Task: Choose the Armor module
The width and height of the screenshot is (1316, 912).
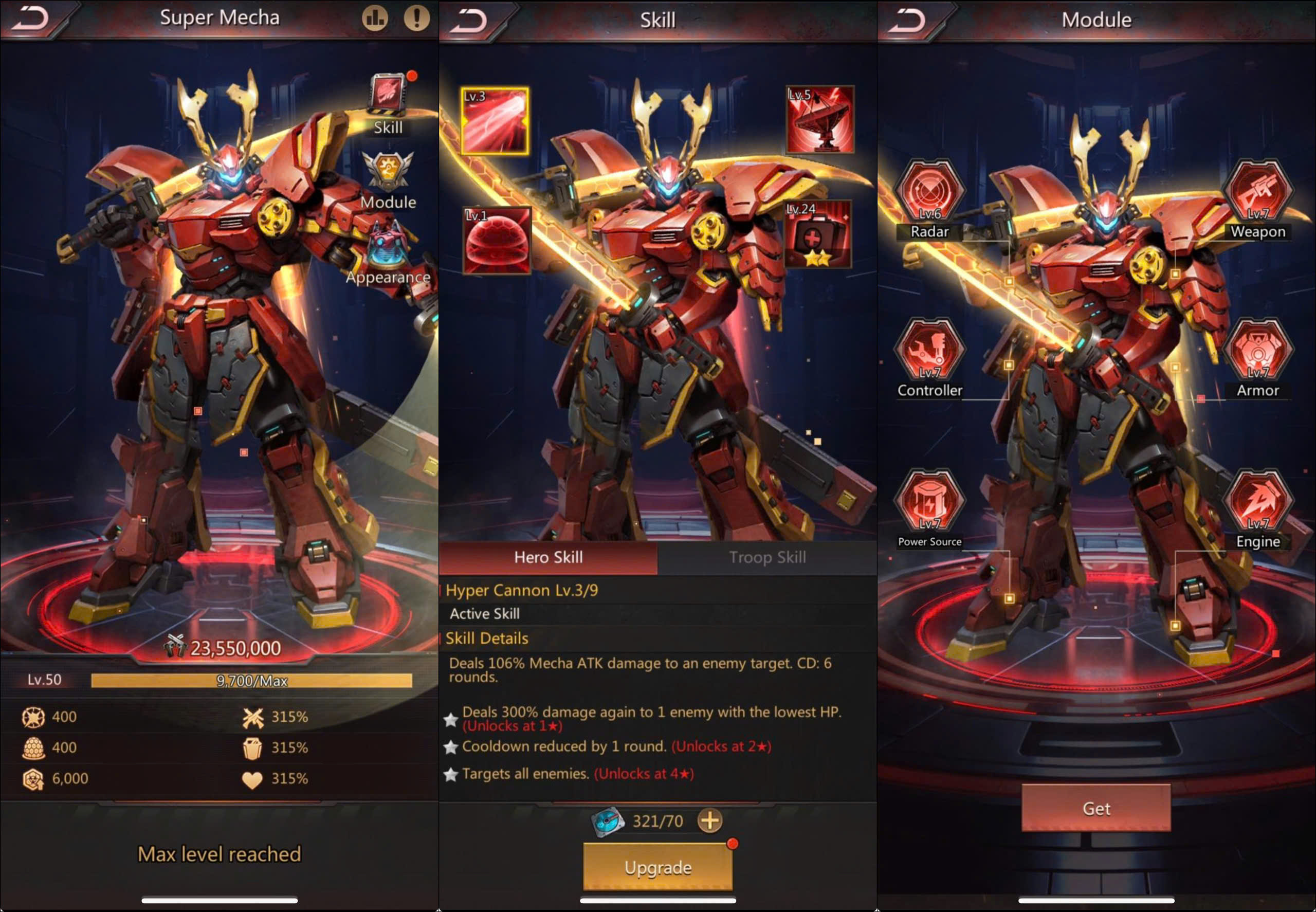Action: point(1258,350)
